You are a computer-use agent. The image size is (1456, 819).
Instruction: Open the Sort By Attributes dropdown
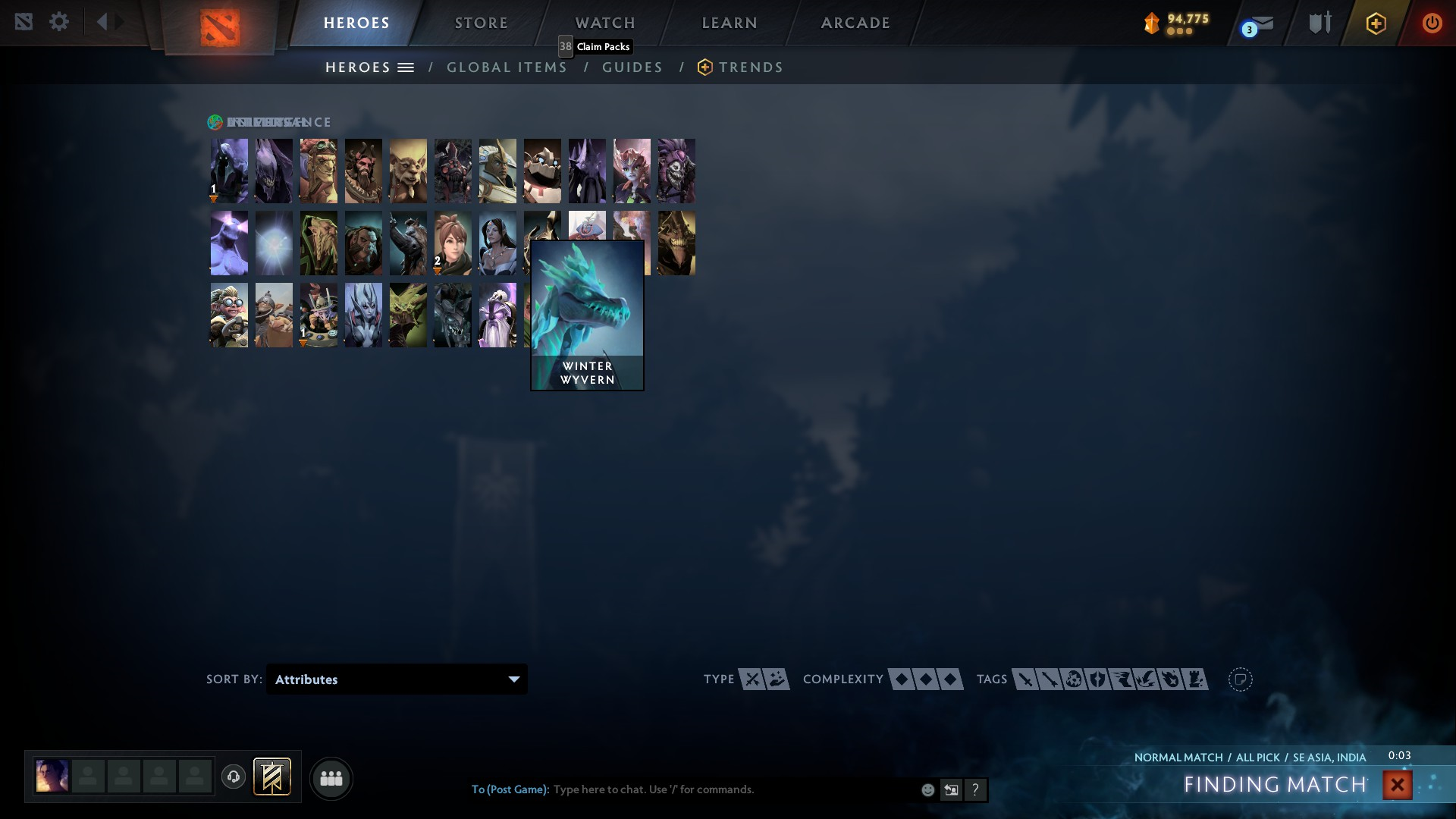pyautogui.click(x=396, y=679)
